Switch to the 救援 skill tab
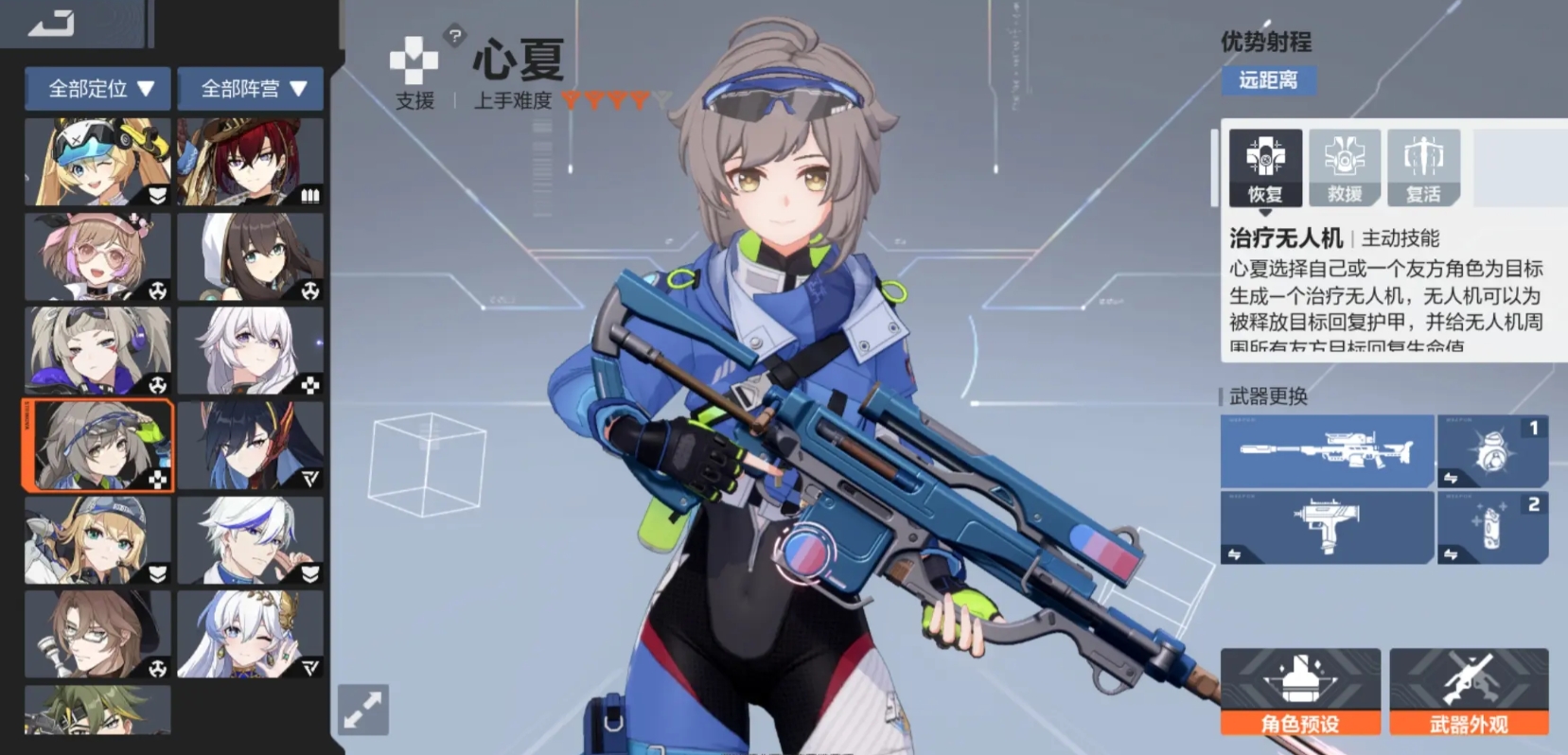Viewport: 1568px width, 755px height. tap(1345, 168)
